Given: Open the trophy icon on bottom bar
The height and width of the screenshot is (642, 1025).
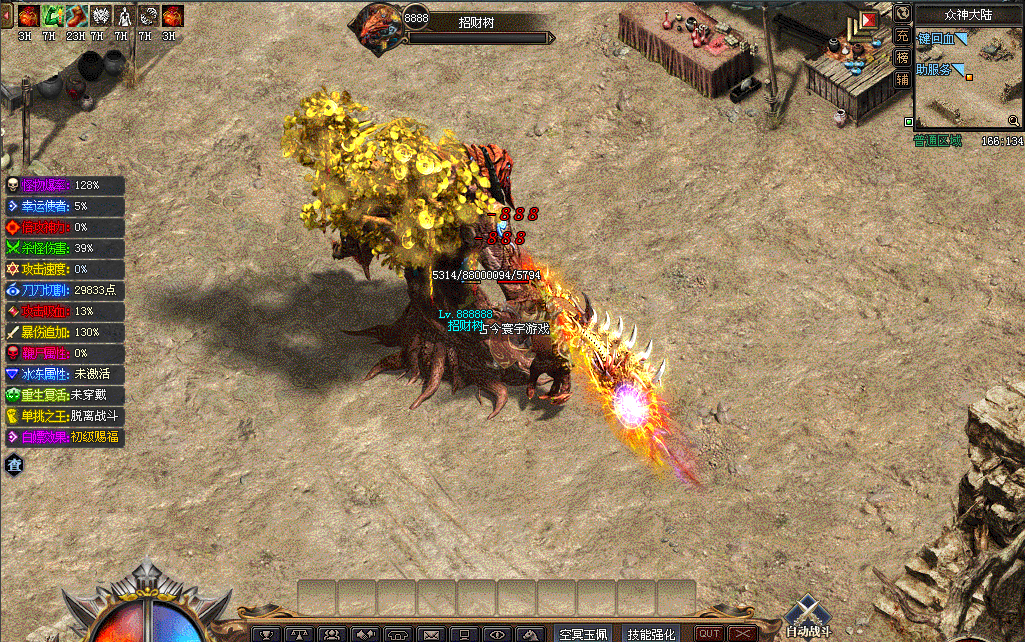Looking at the screenshot, I should [266, 634].
